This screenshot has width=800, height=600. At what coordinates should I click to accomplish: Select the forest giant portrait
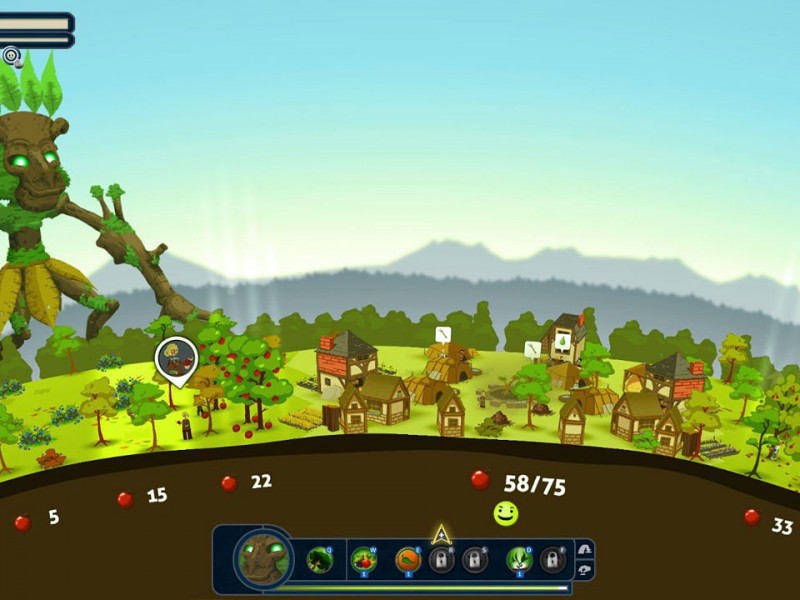tap(263, 558)
